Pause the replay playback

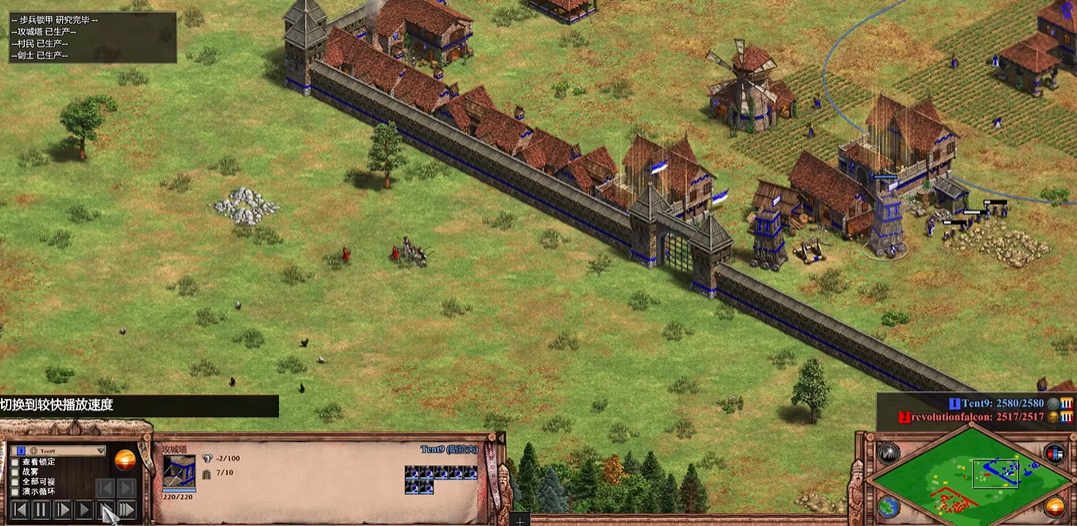click(41, 510)
